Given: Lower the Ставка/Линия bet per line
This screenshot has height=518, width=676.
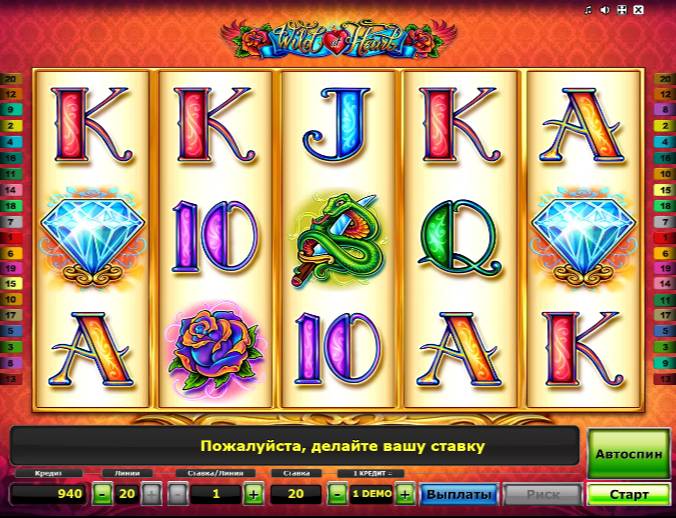Looking at the screenshot, I should (x=177, y=494).
